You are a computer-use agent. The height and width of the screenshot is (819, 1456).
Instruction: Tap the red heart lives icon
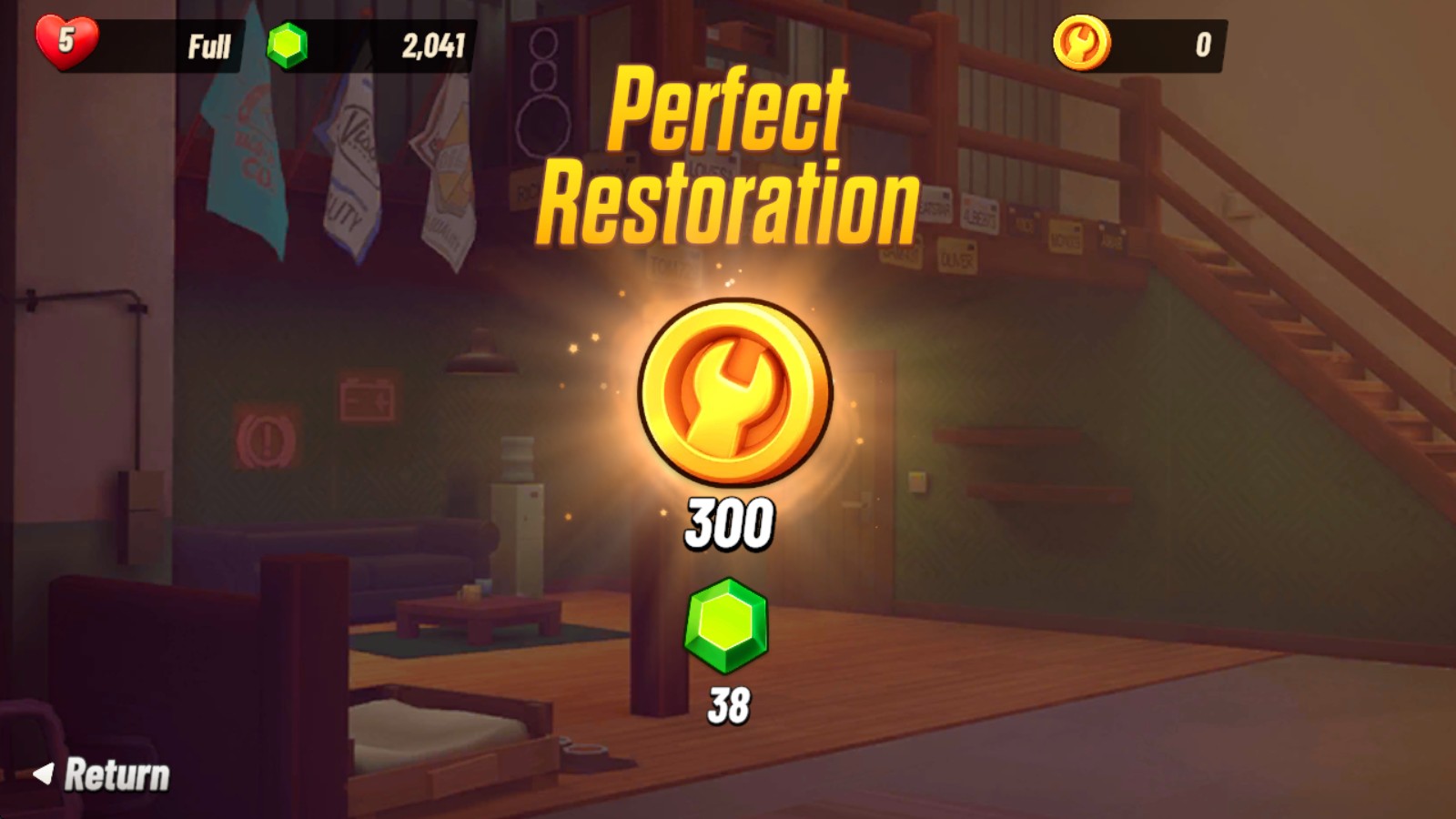(x=66, y=41)
